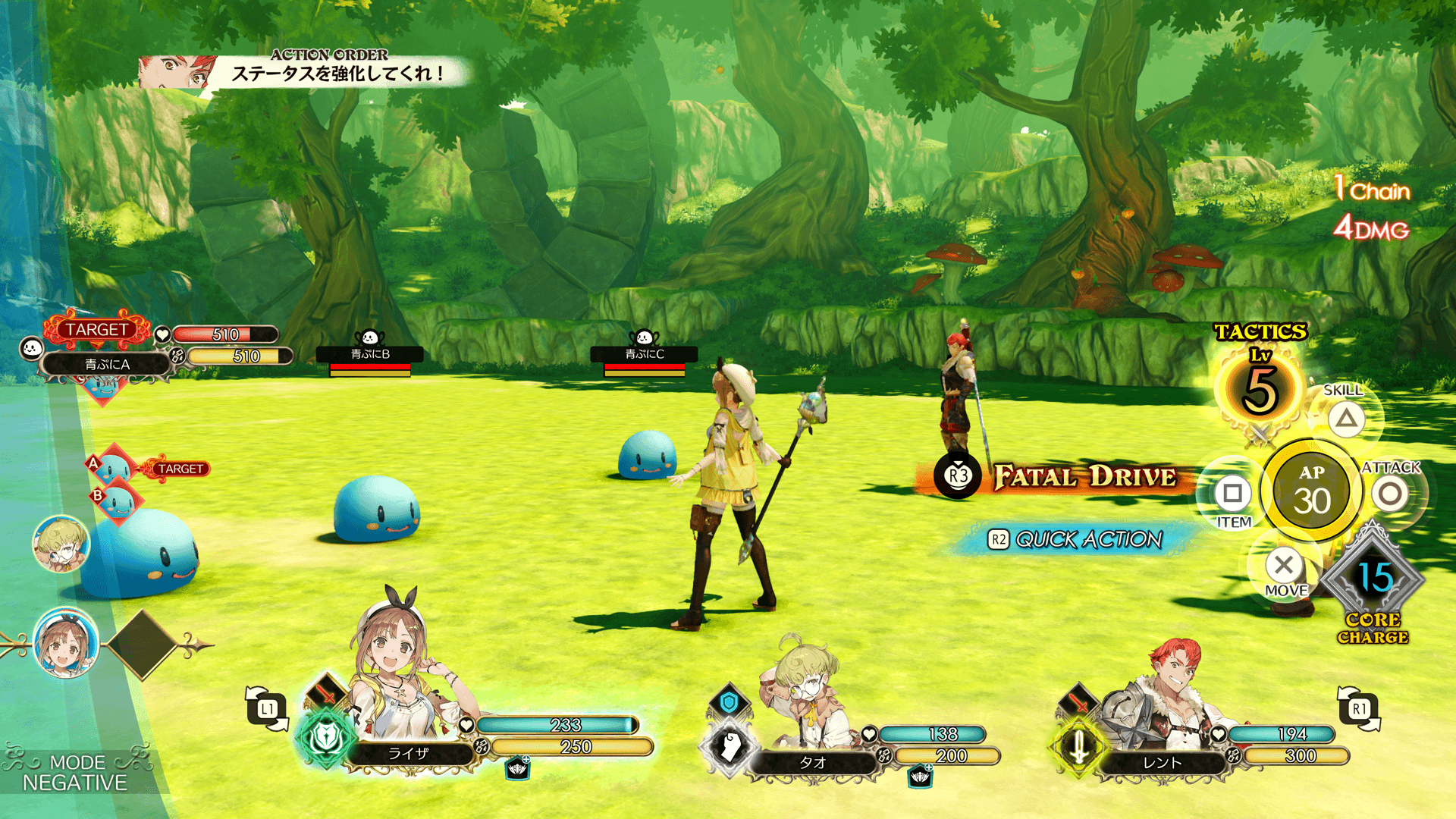This screenshot has width=1456, height=819.
Task: Select the targeted 青ぷにA nameplate
Action: point(107,364)
